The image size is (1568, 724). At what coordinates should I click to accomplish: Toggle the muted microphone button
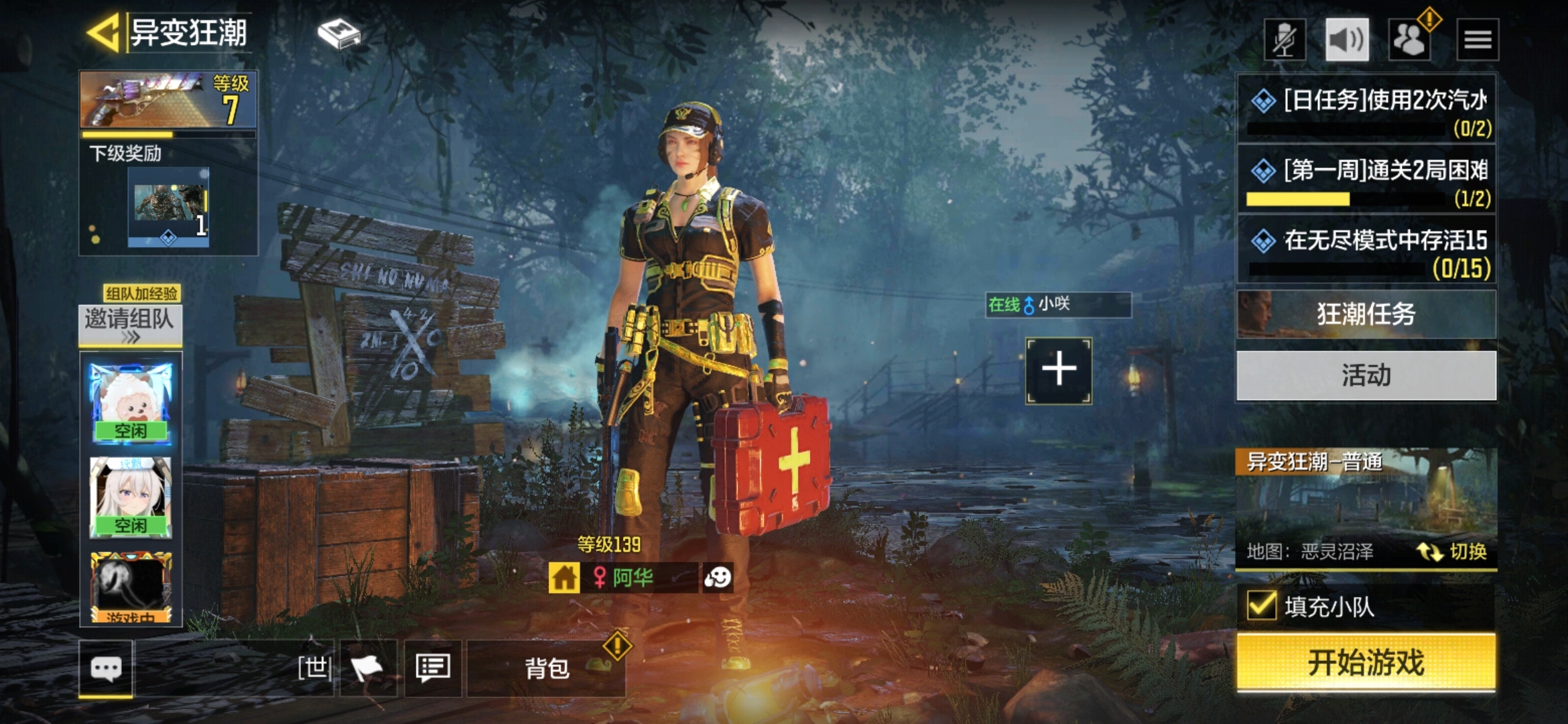[x=1285, y=40]
